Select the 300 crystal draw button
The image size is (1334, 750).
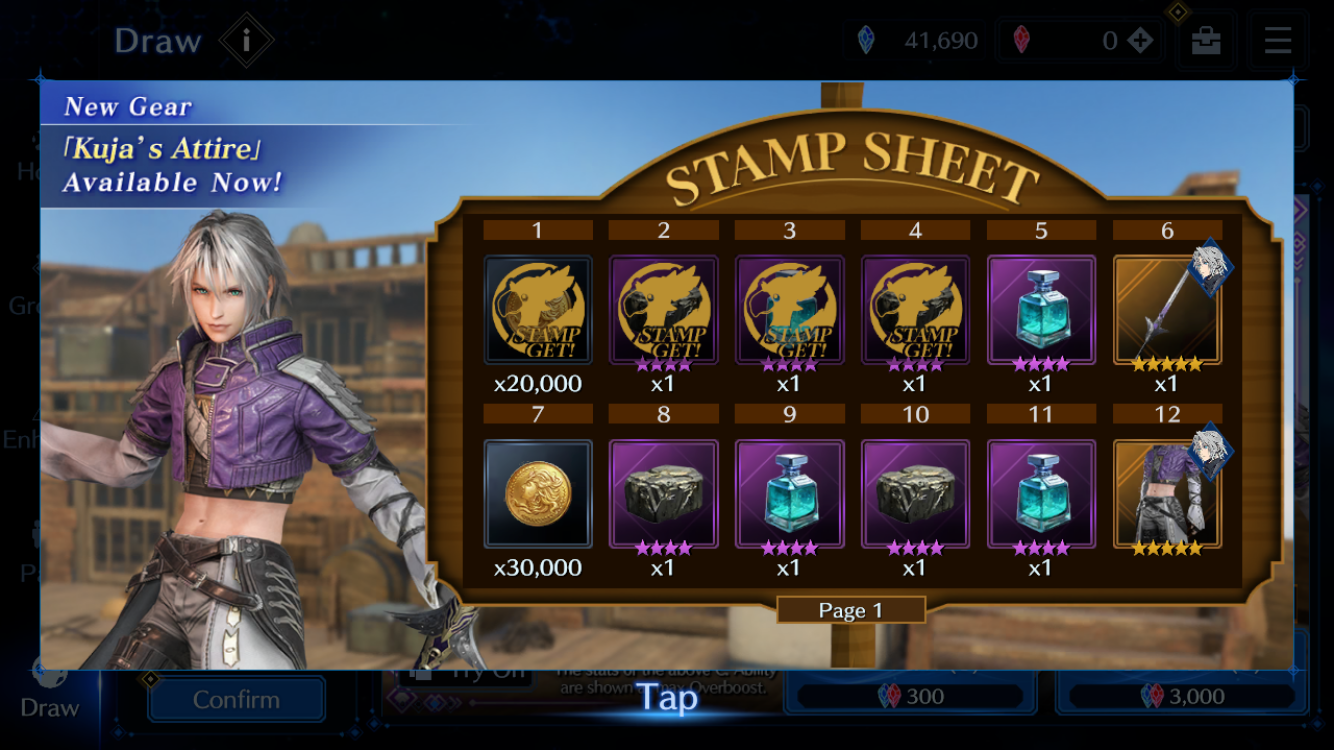909,696
